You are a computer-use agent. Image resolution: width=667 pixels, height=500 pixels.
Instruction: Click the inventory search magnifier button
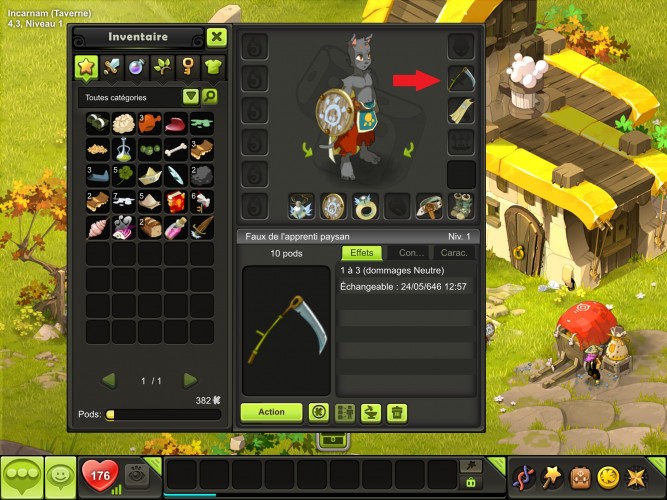tap(210, 97)
